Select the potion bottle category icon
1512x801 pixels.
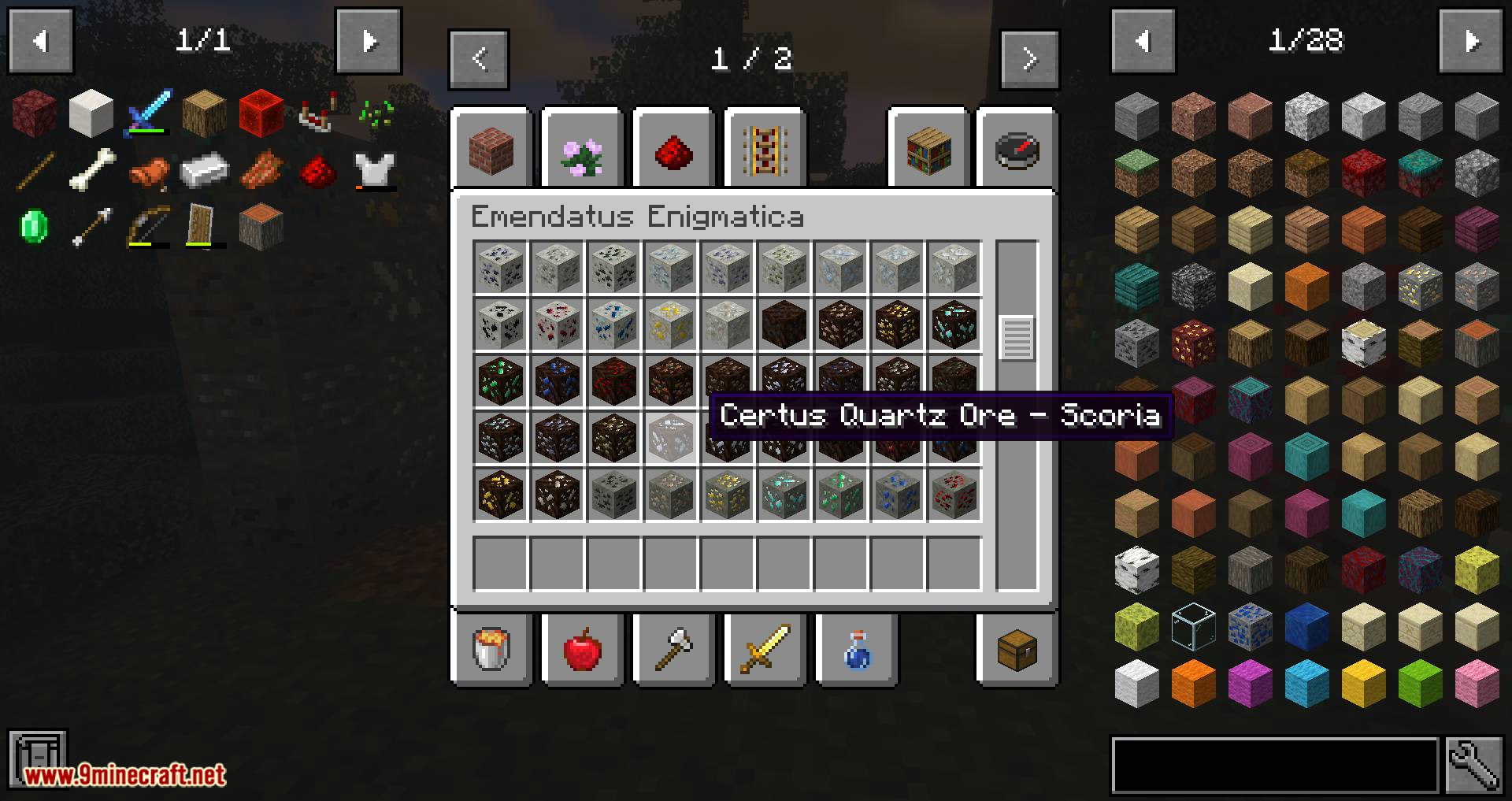click(x=857, y=650)
